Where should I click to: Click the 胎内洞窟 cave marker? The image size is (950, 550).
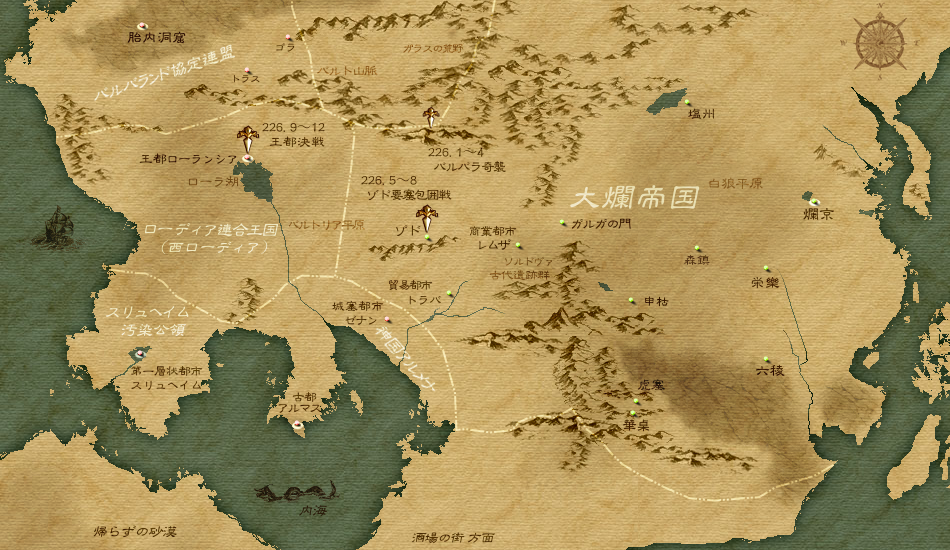coord(141,26)
